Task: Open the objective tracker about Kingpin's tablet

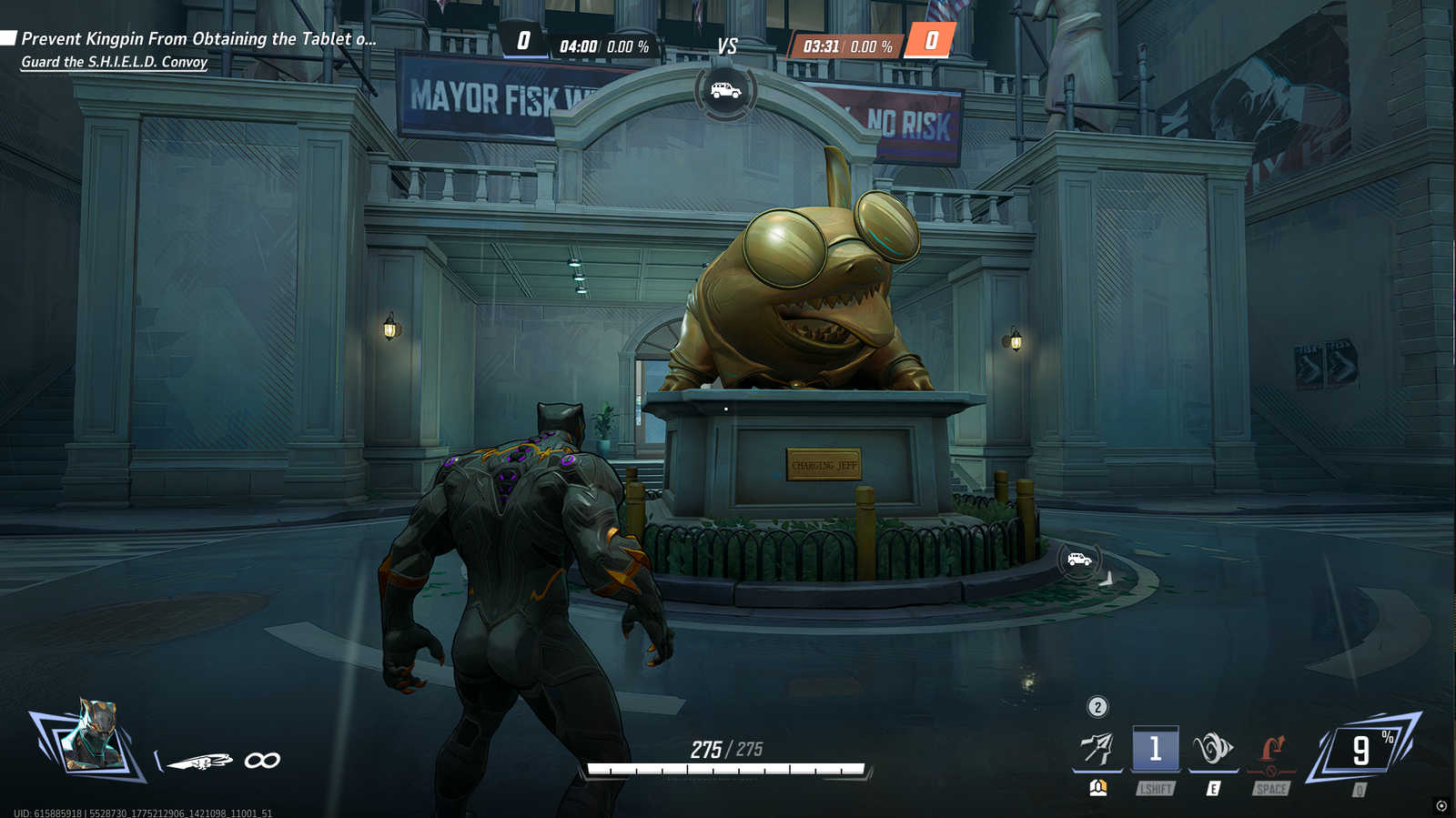Action: [197, 39]
